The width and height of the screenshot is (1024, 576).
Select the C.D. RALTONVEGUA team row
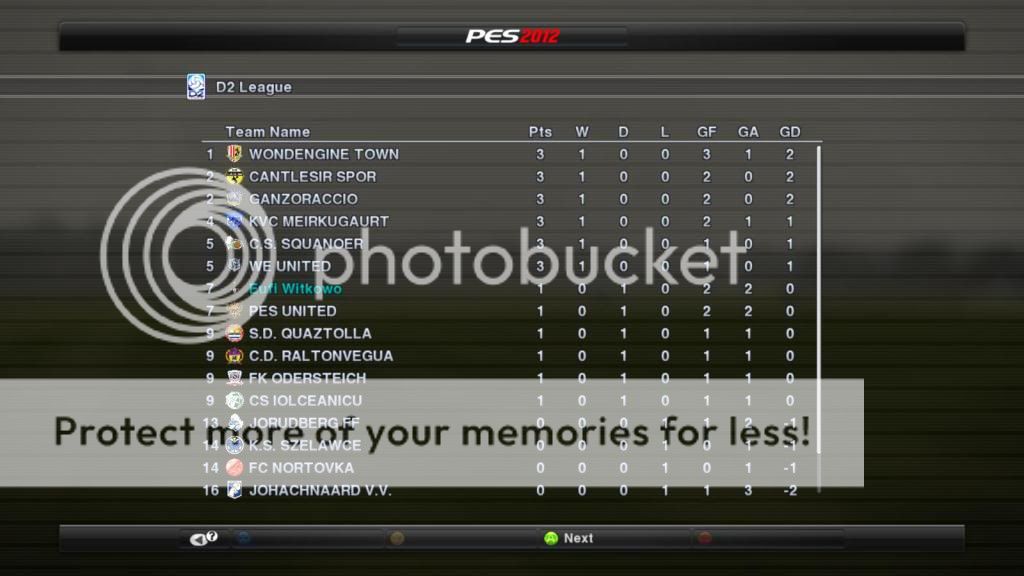pos(320,356)
